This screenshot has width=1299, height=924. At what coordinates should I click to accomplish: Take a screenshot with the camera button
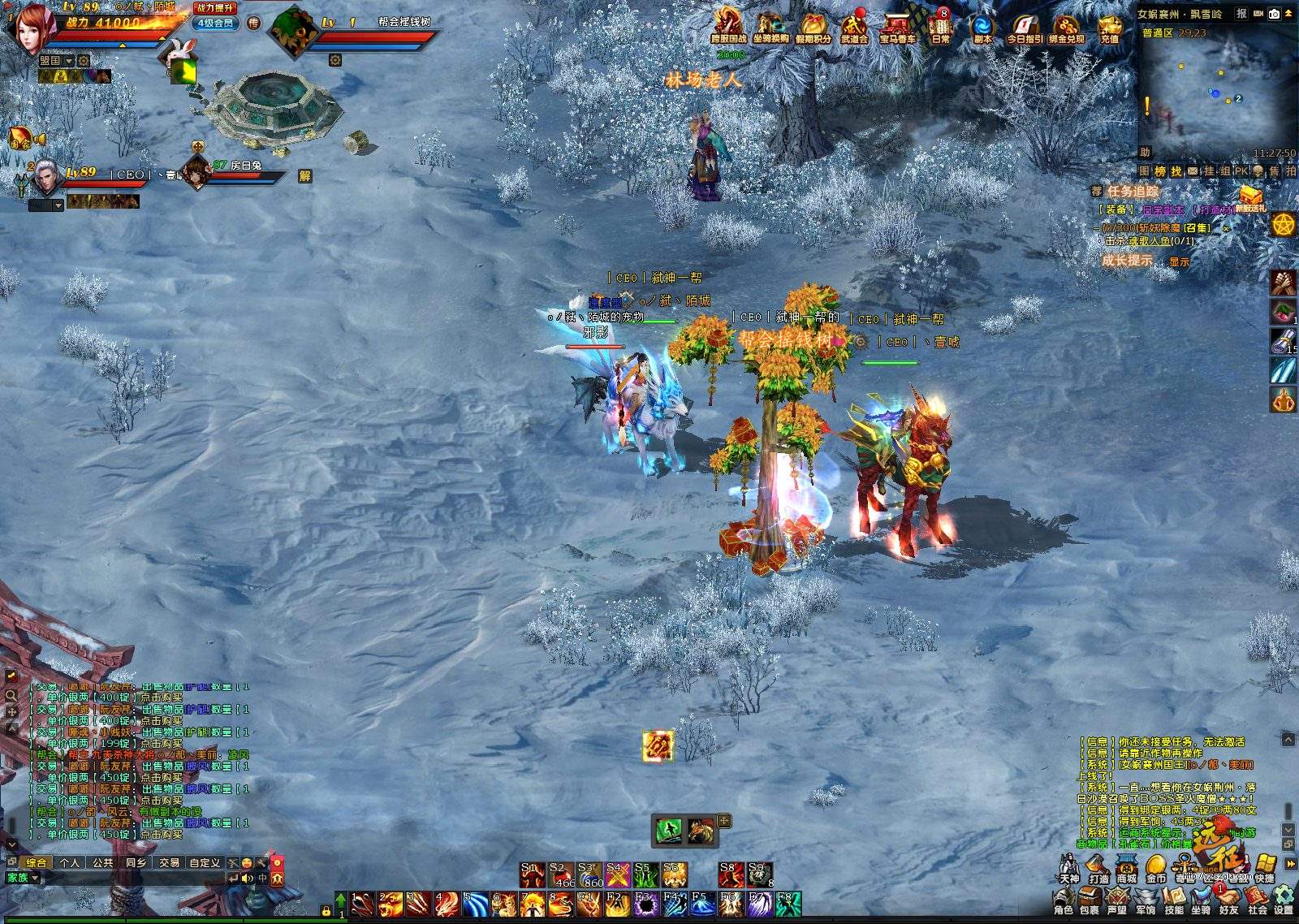1274,14
